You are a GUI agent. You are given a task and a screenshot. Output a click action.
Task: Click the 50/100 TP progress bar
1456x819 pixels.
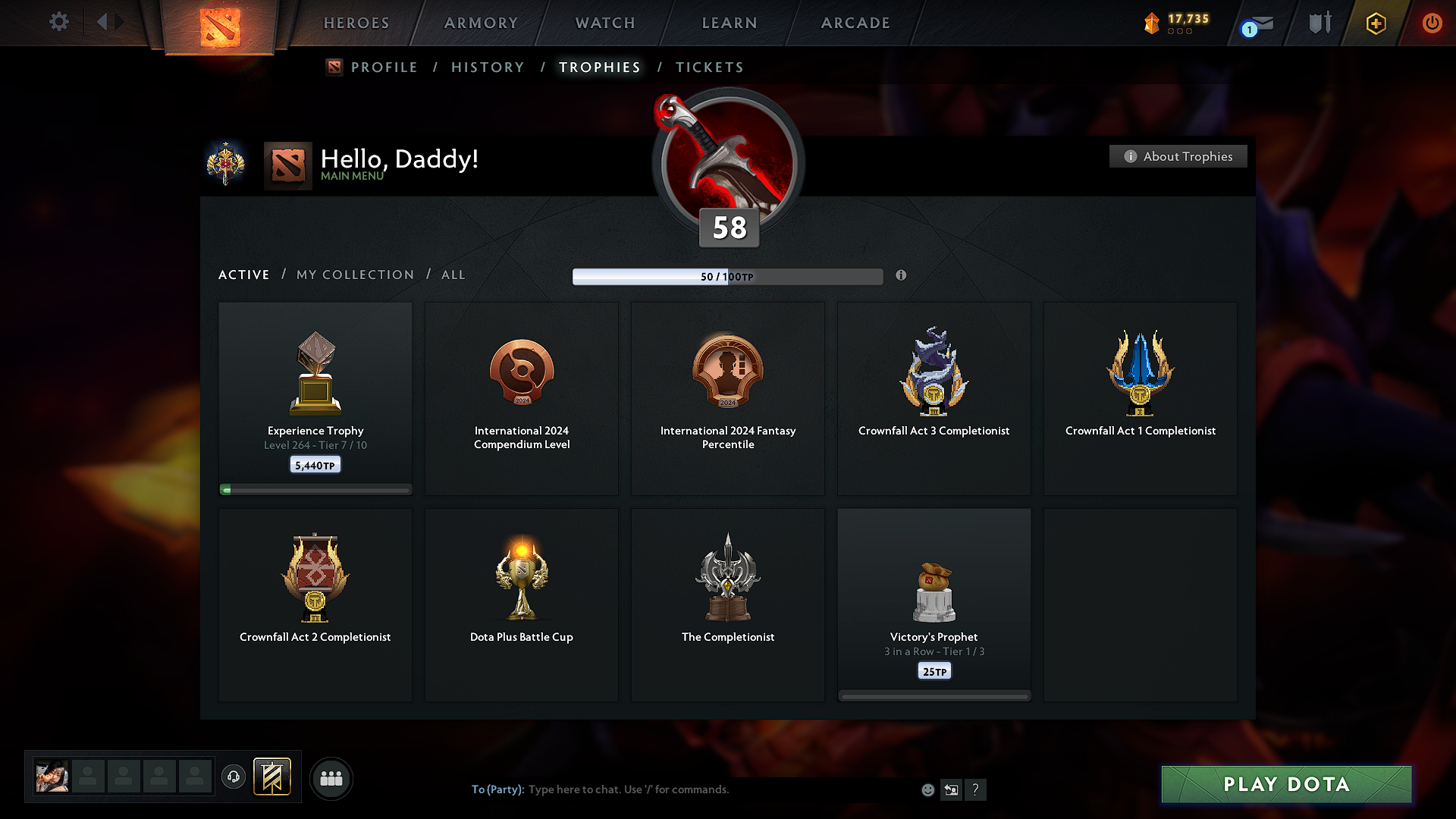(728, 276)
